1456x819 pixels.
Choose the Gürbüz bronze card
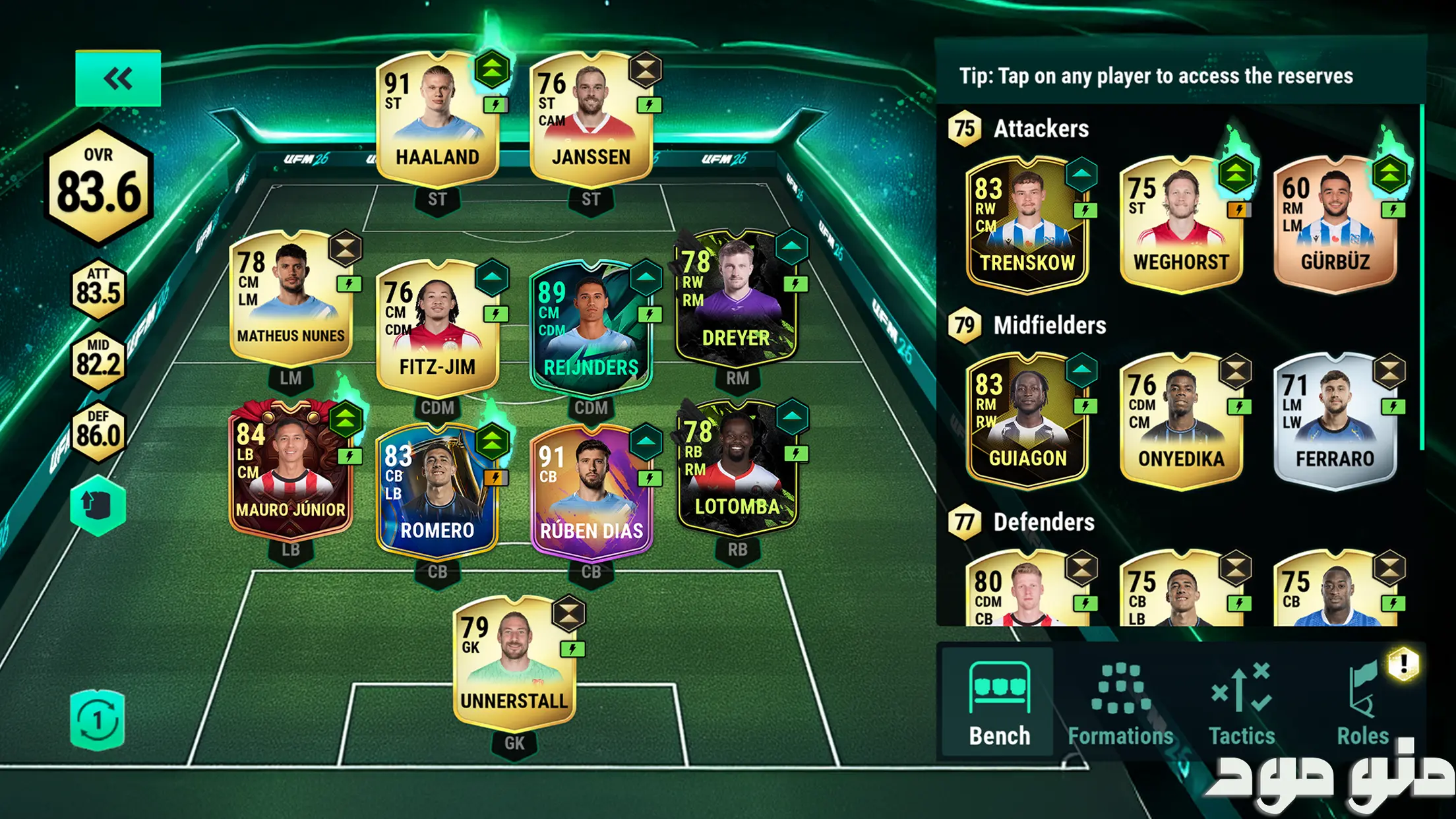click(1335, 225)
